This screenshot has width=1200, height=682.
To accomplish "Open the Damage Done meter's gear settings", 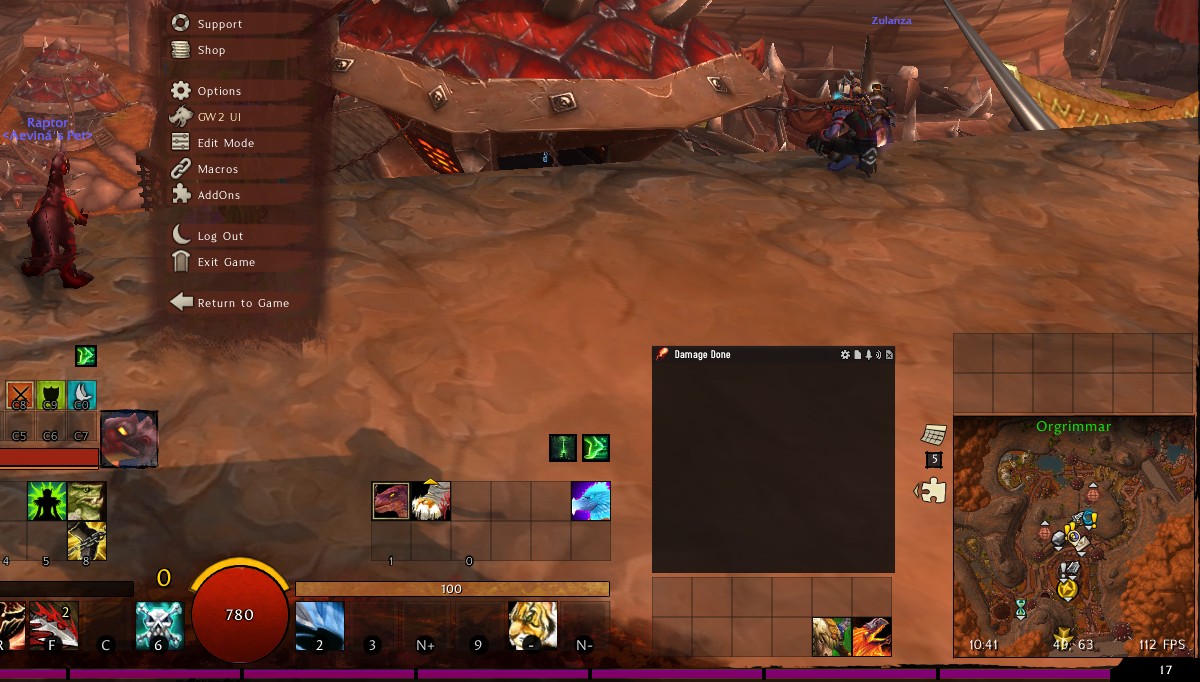I will pos(845,355).
